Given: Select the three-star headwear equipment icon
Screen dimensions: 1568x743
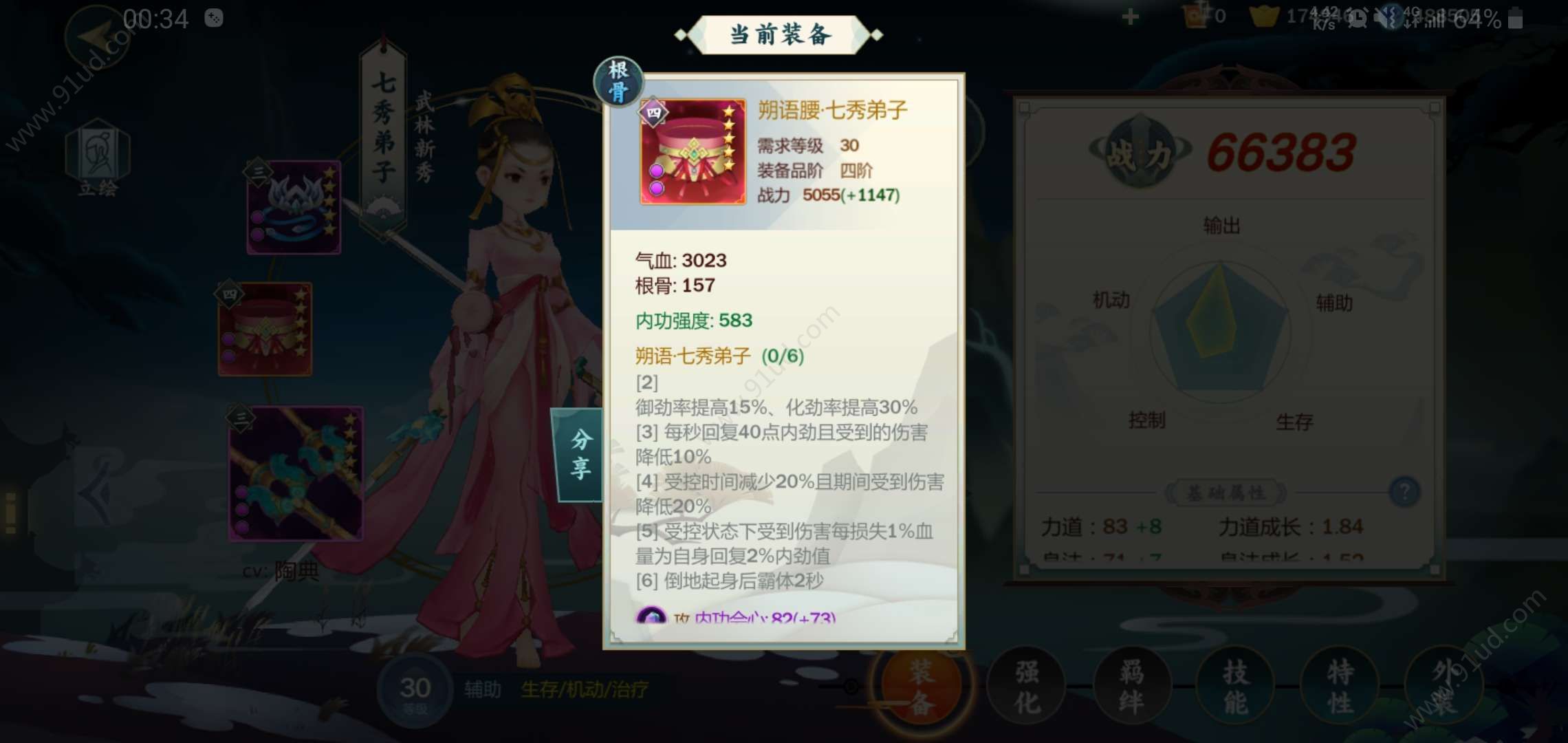Looking at the screenshot, I should pyautogui.click(x=294, y=208).
